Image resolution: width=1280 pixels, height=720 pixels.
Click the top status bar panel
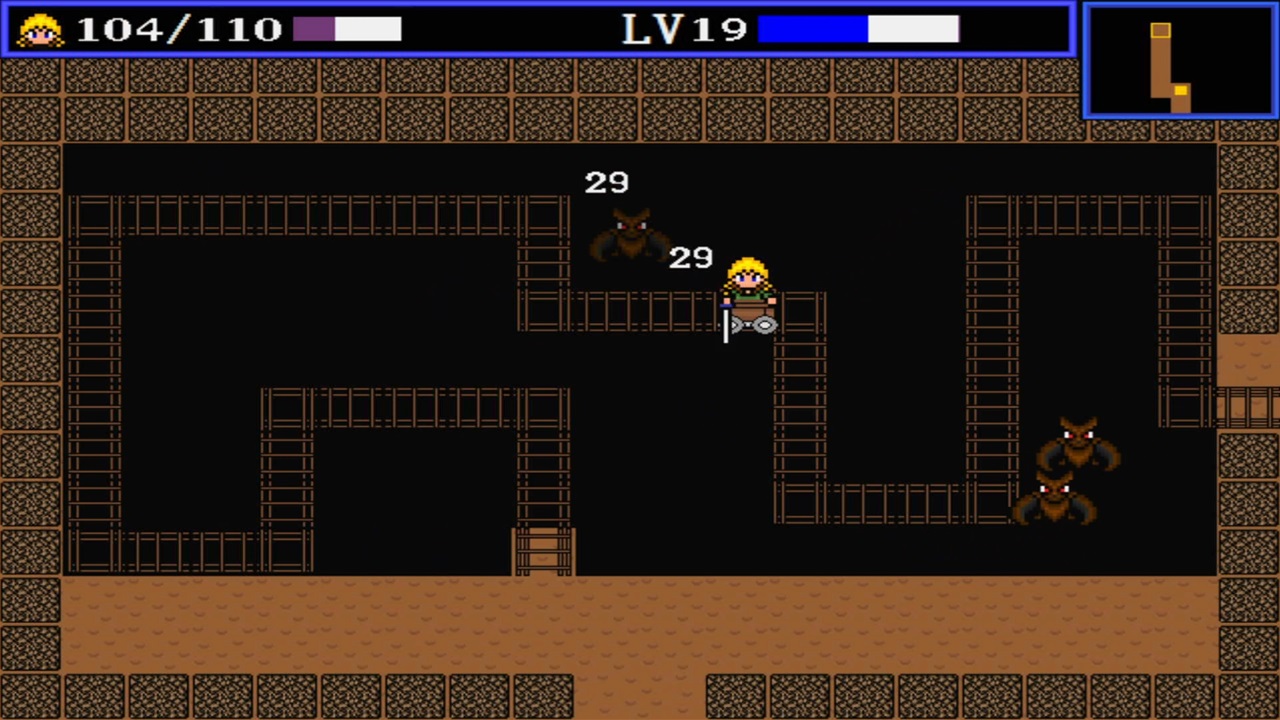click(x=500, y=29)
